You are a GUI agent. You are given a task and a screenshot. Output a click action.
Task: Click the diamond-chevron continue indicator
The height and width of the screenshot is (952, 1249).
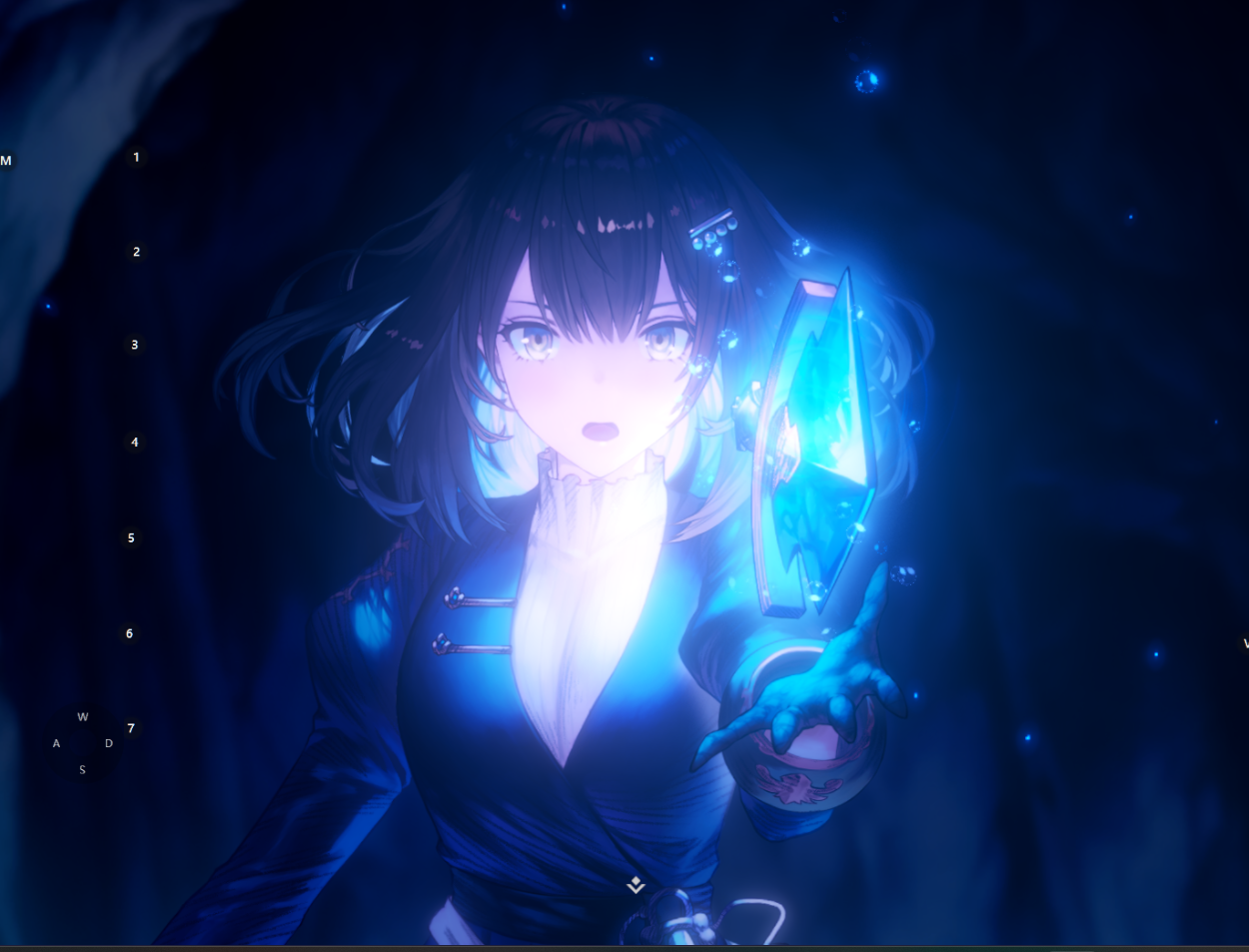[x=635, y=885]
